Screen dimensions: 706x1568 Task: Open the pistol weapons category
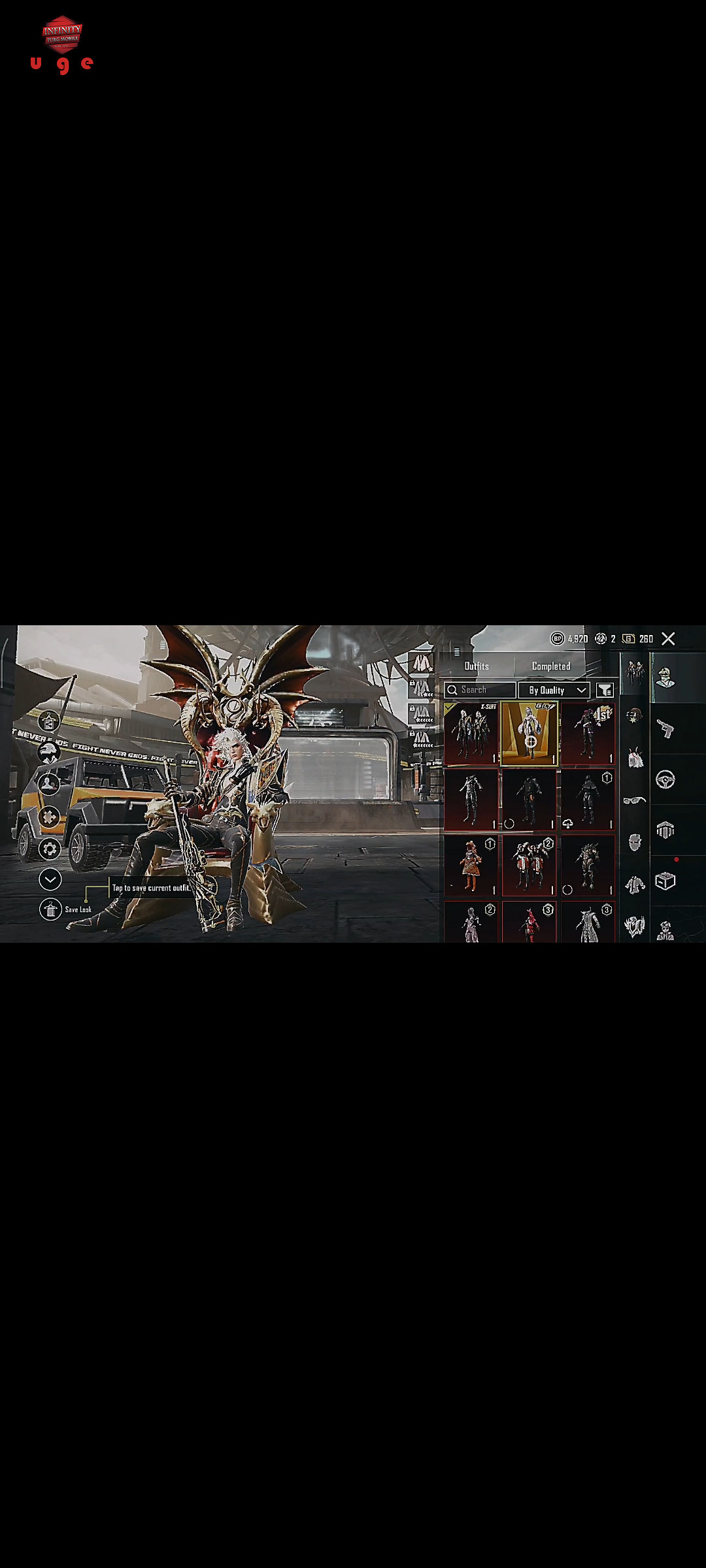pos(665,728)
